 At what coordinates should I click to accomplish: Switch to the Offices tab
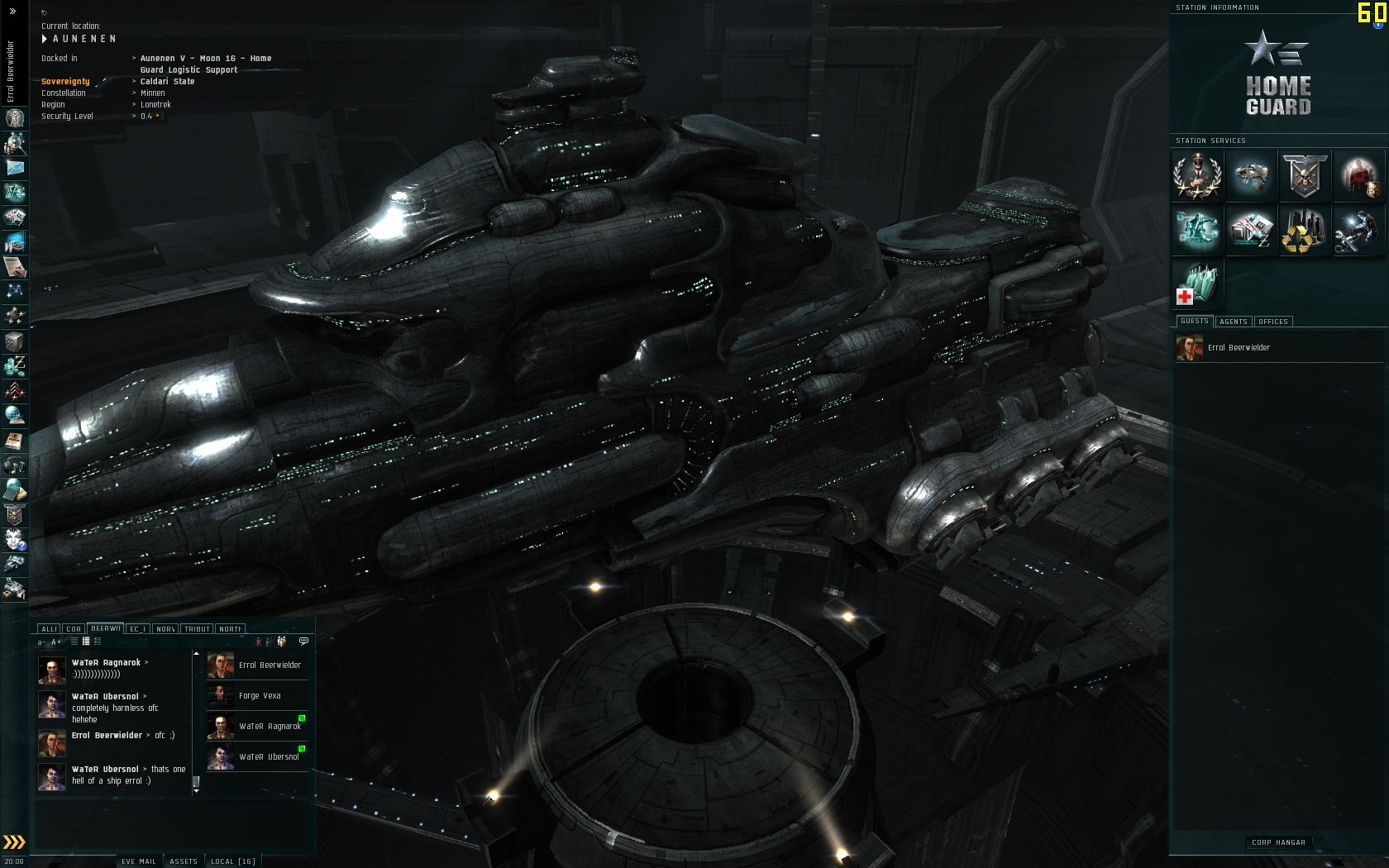tap(1273, 322)
